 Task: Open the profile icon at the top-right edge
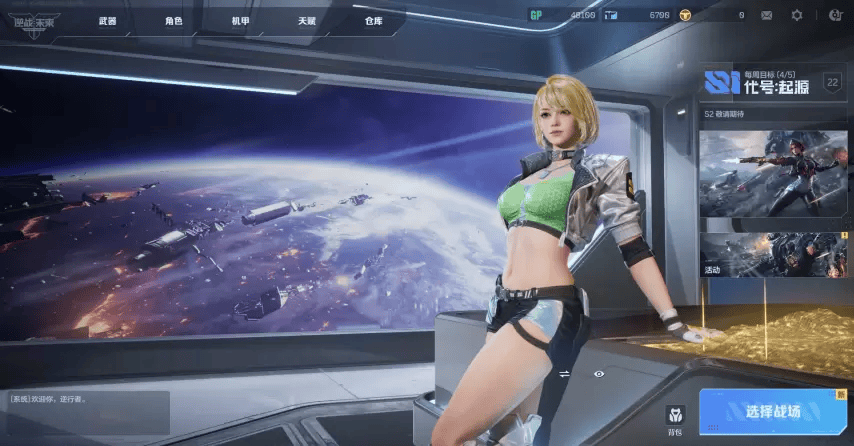tap(835, 15)
